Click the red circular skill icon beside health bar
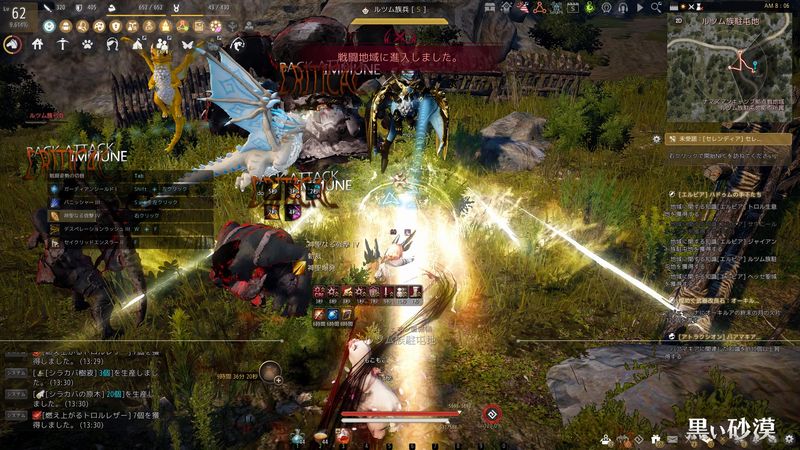800x450 pixels. tap(491, 414)
